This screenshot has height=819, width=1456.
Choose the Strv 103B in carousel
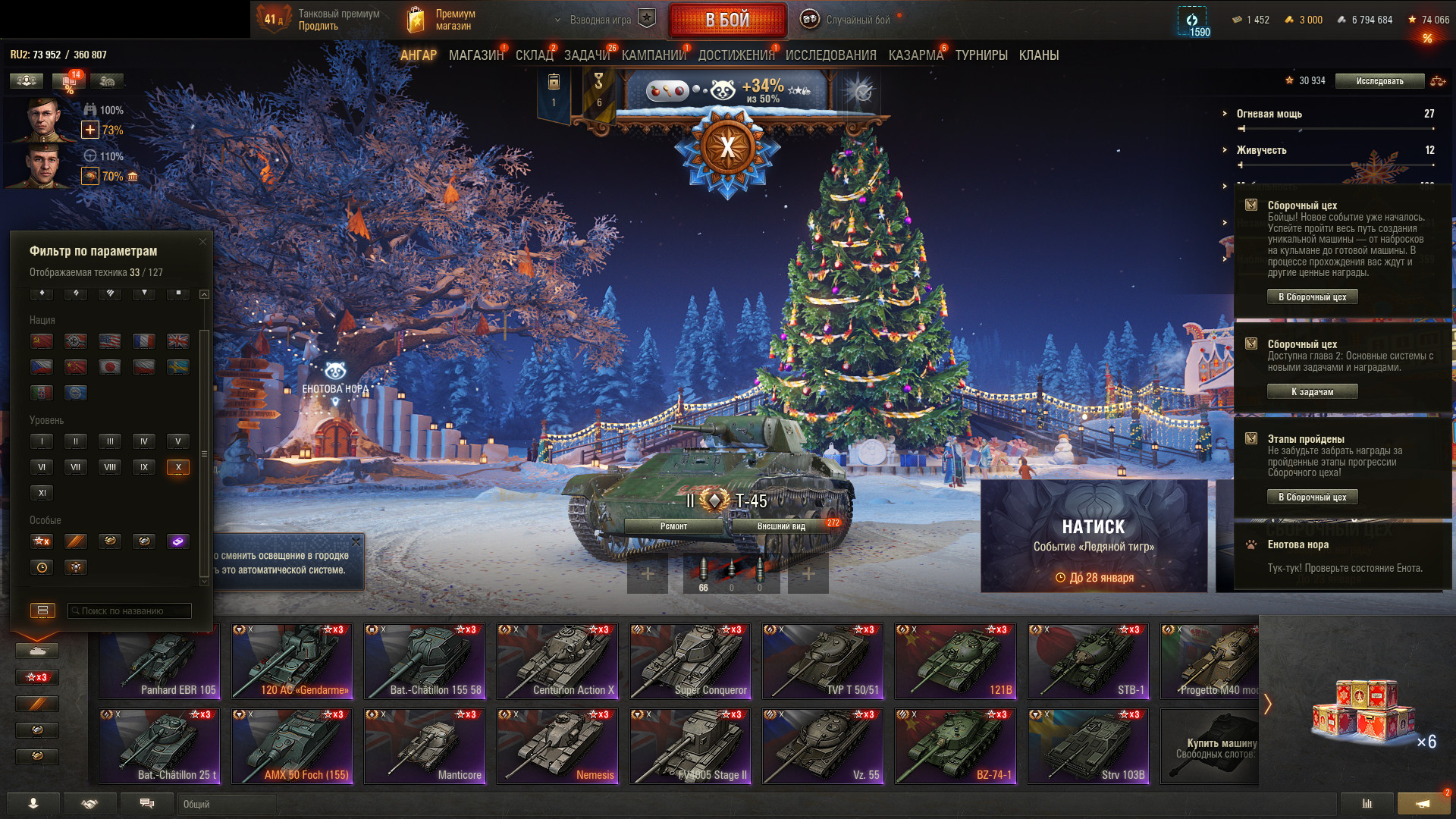pos(1088,745)
